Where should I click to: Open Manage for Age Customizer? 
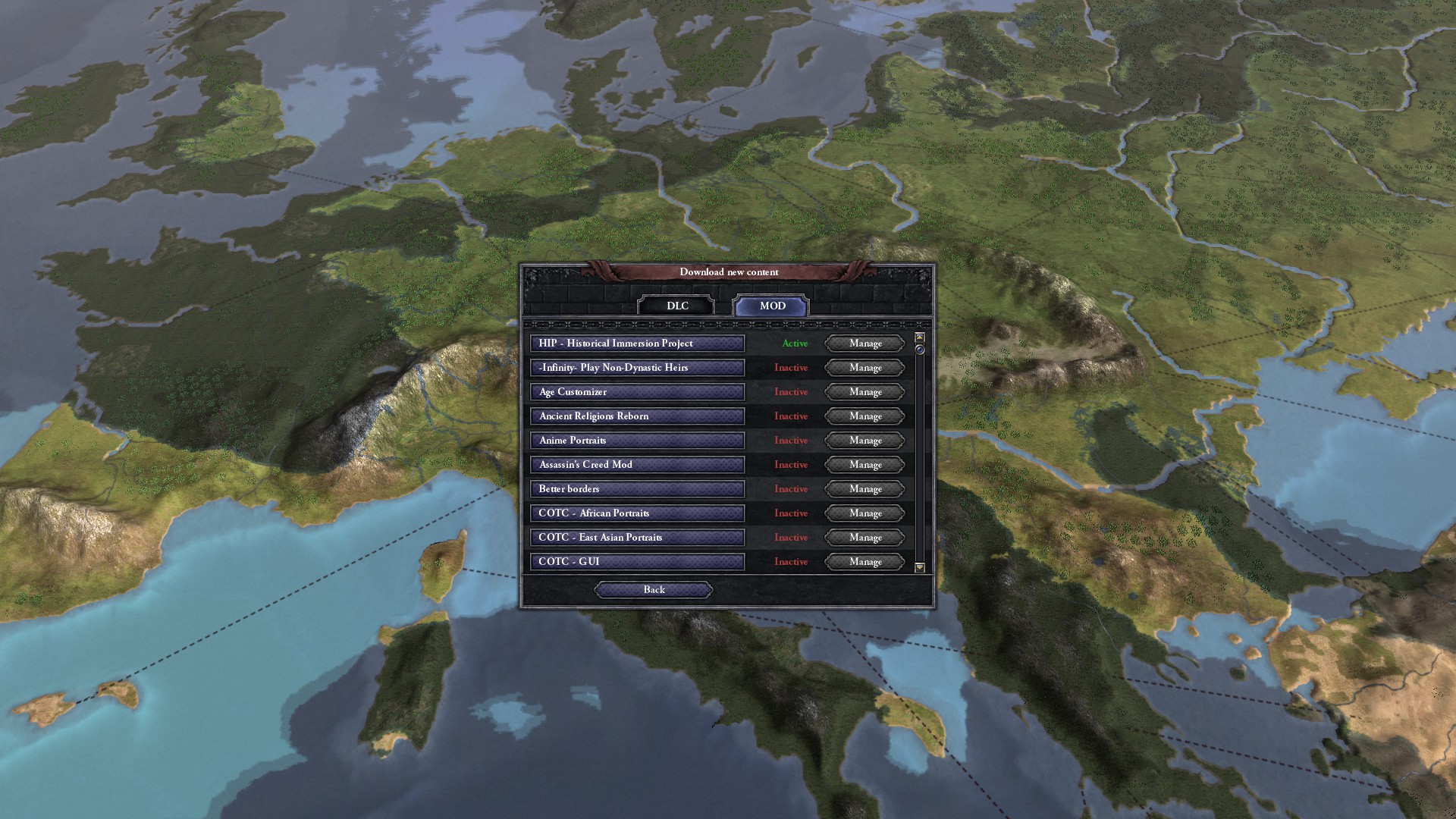865,392
